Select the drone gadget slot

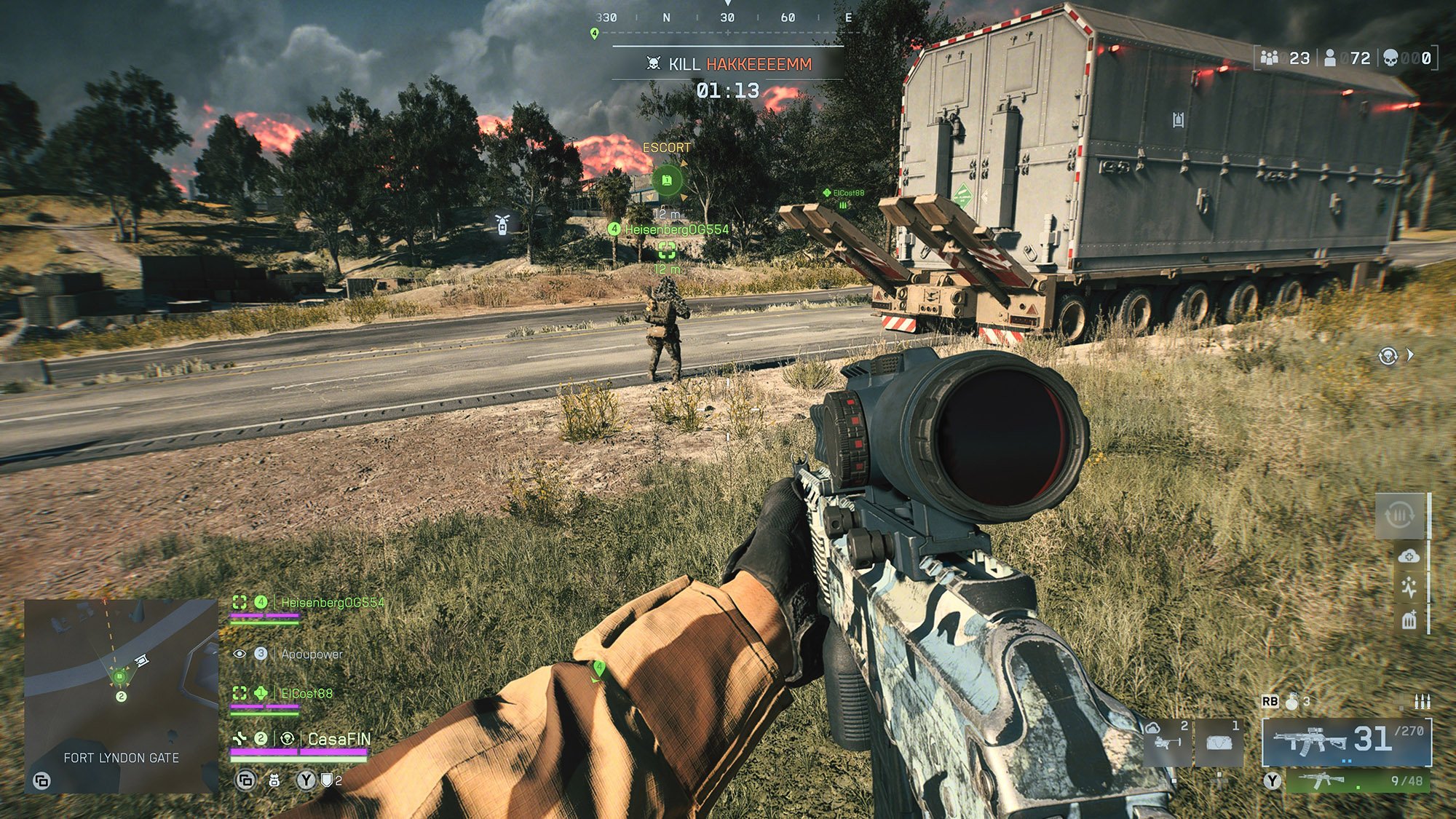click(1167, 742)
